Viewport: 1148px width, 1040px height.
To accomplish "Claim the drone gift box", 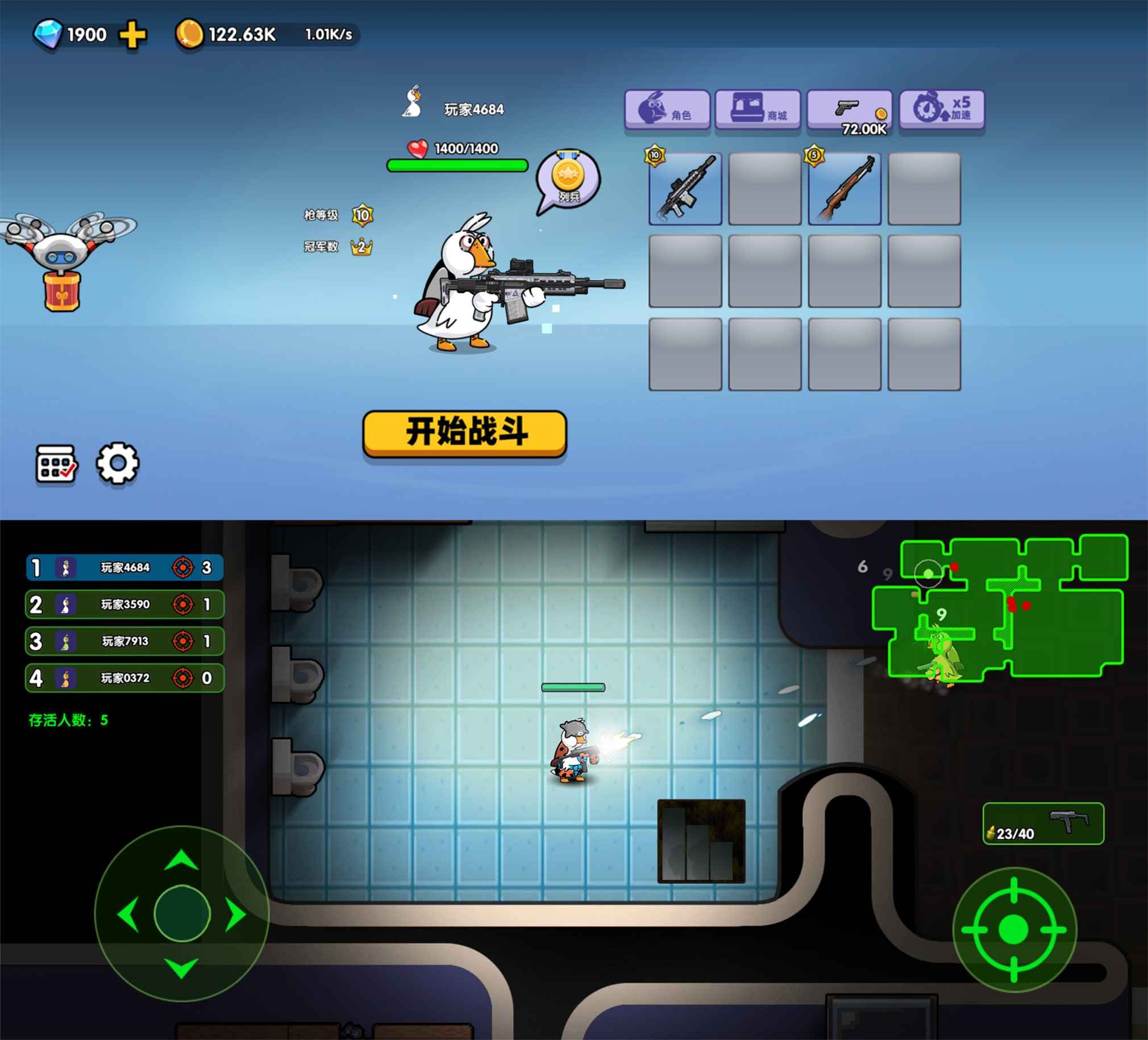I will 62,290.
